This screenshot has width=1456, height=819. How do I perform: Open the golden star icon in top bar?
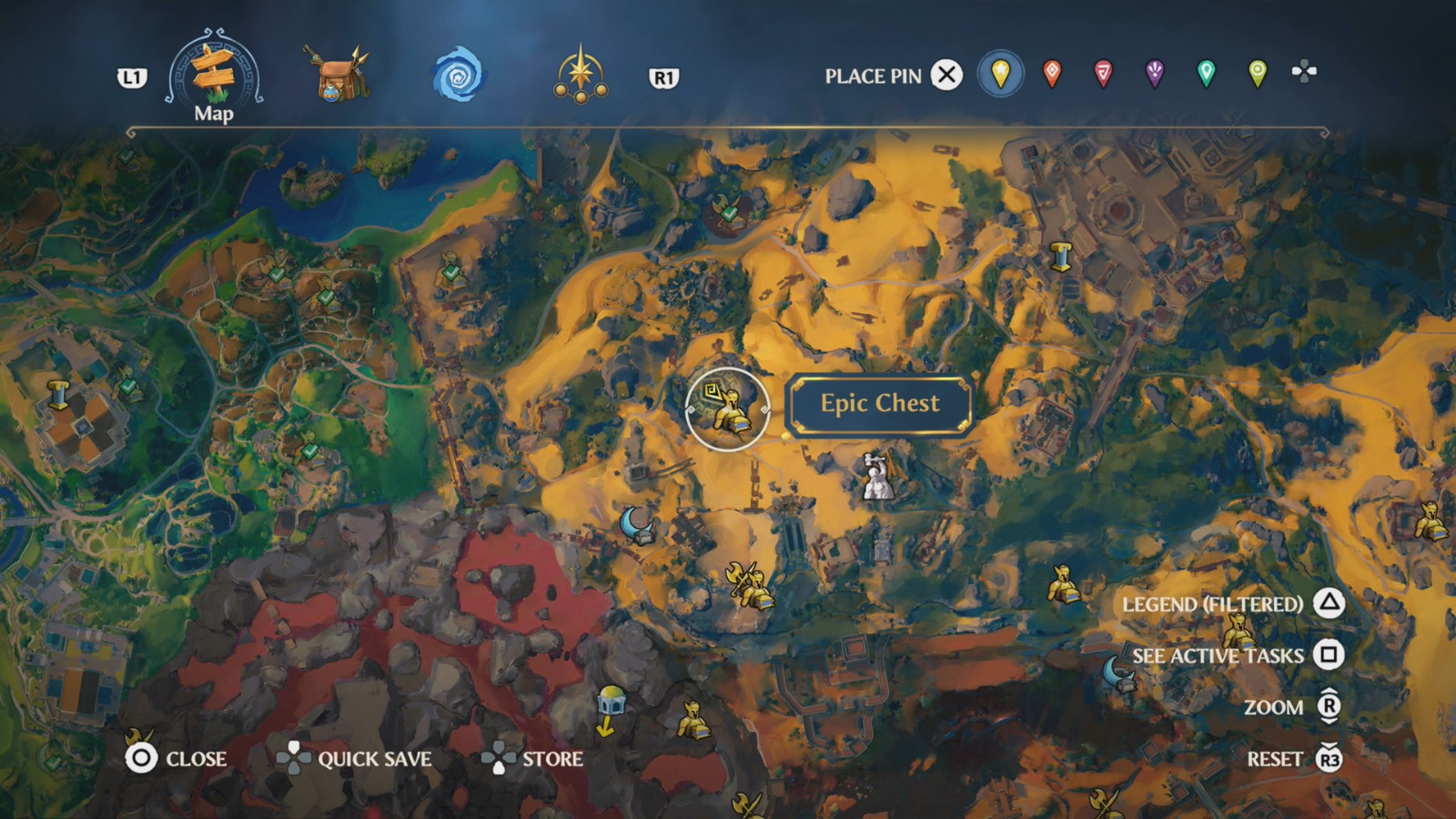click(x=582, y=75)
